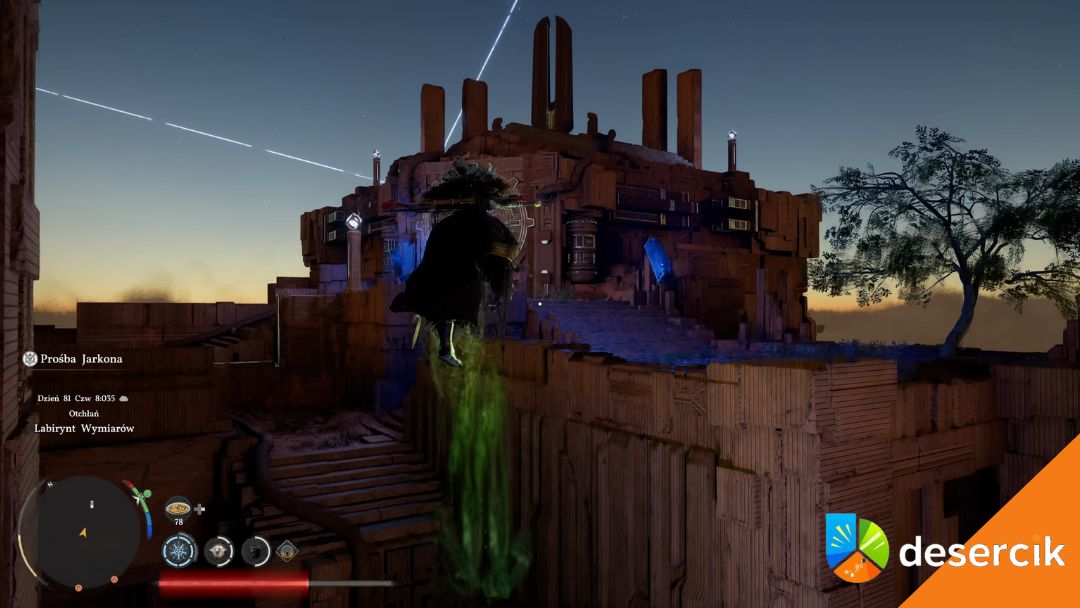
Task: Select the Prośba Jarkona quest tracker
Action: [x=73, y=358]
